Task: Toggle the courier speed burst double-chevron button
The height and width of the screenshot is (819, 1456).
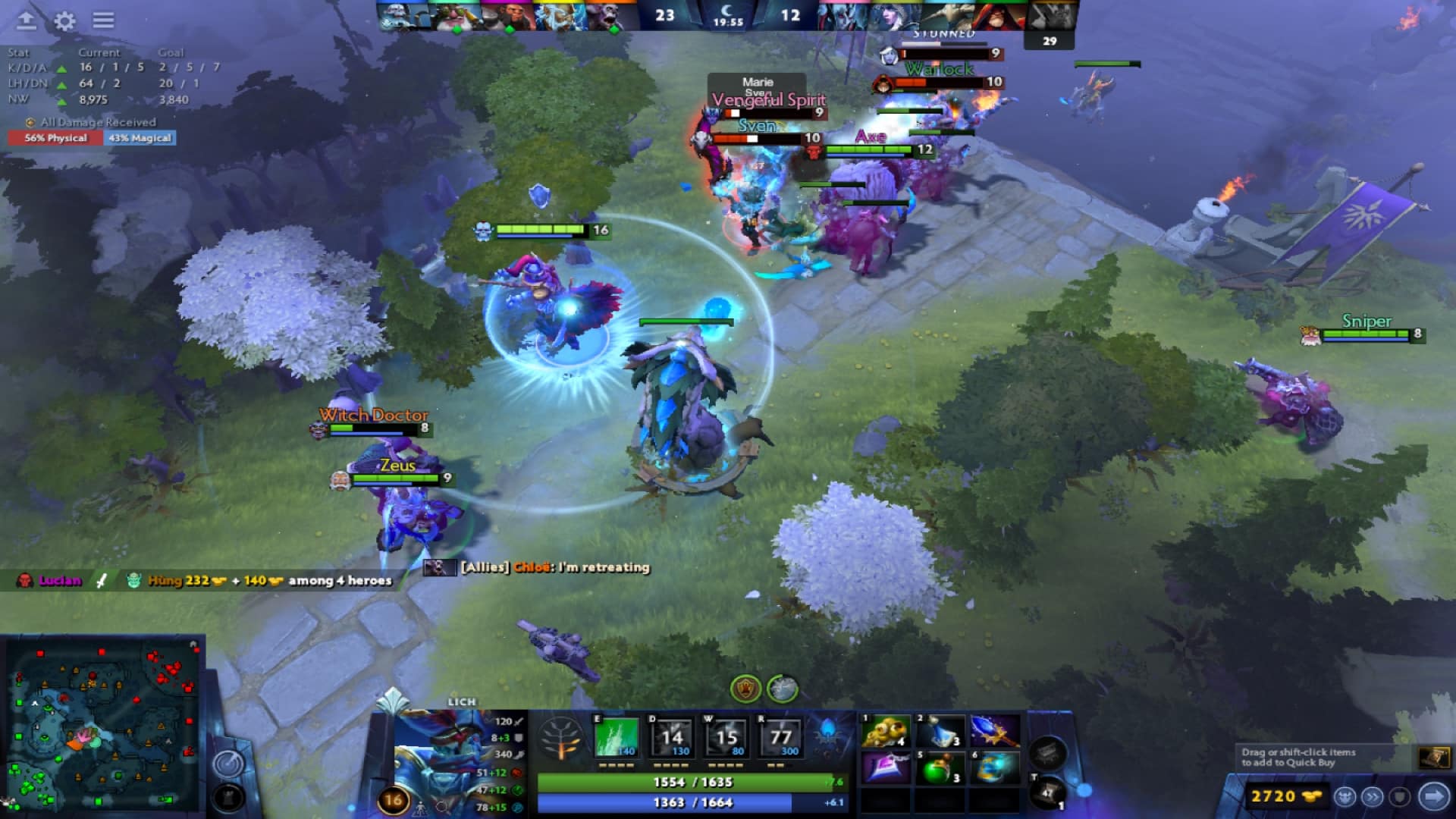Action: coord(1371,796)
